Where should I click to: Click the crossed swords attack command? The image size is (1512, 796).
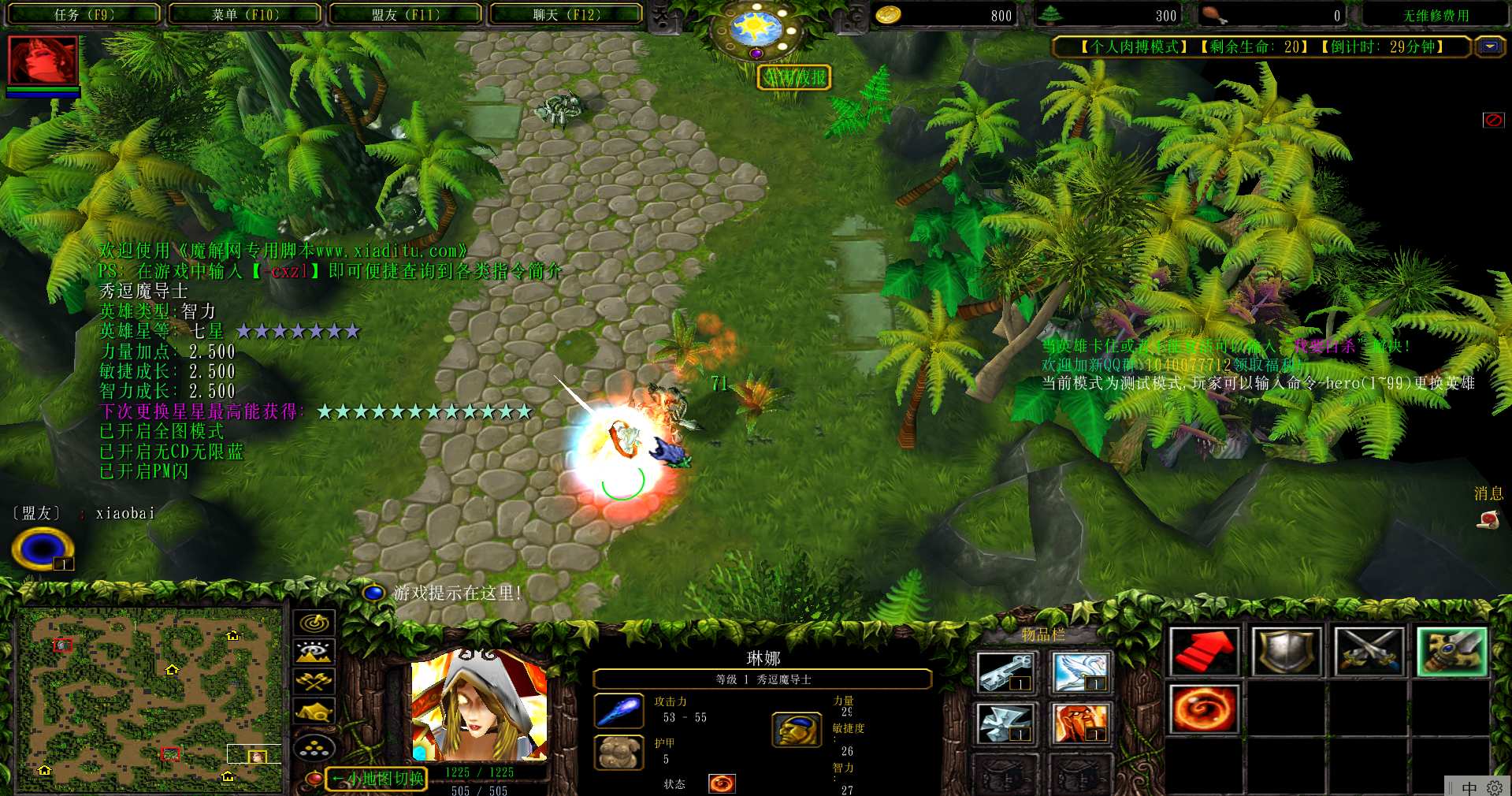point(1369,651)
